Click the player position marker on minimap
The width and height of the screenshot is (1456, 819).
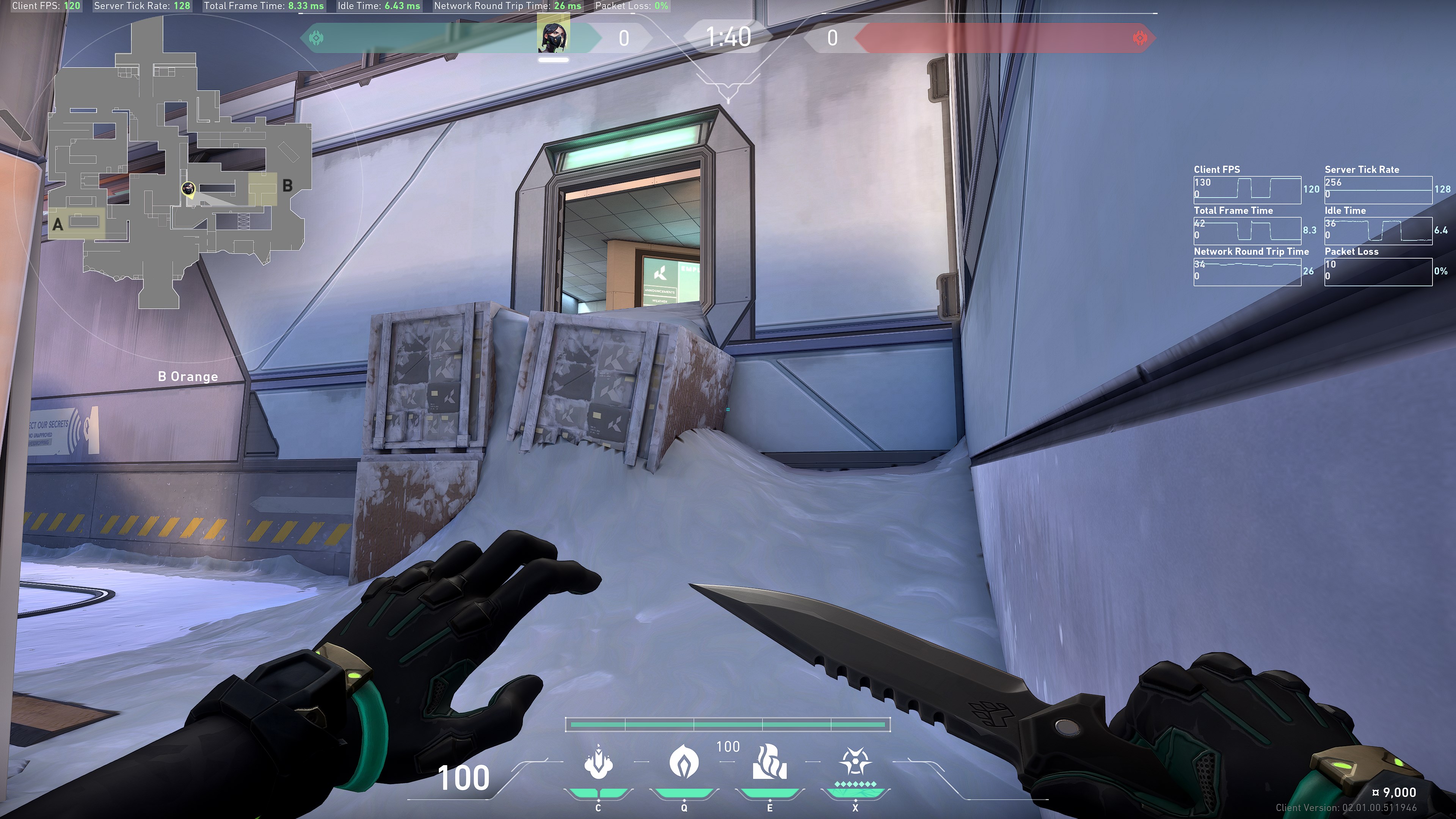click(188, 189)
